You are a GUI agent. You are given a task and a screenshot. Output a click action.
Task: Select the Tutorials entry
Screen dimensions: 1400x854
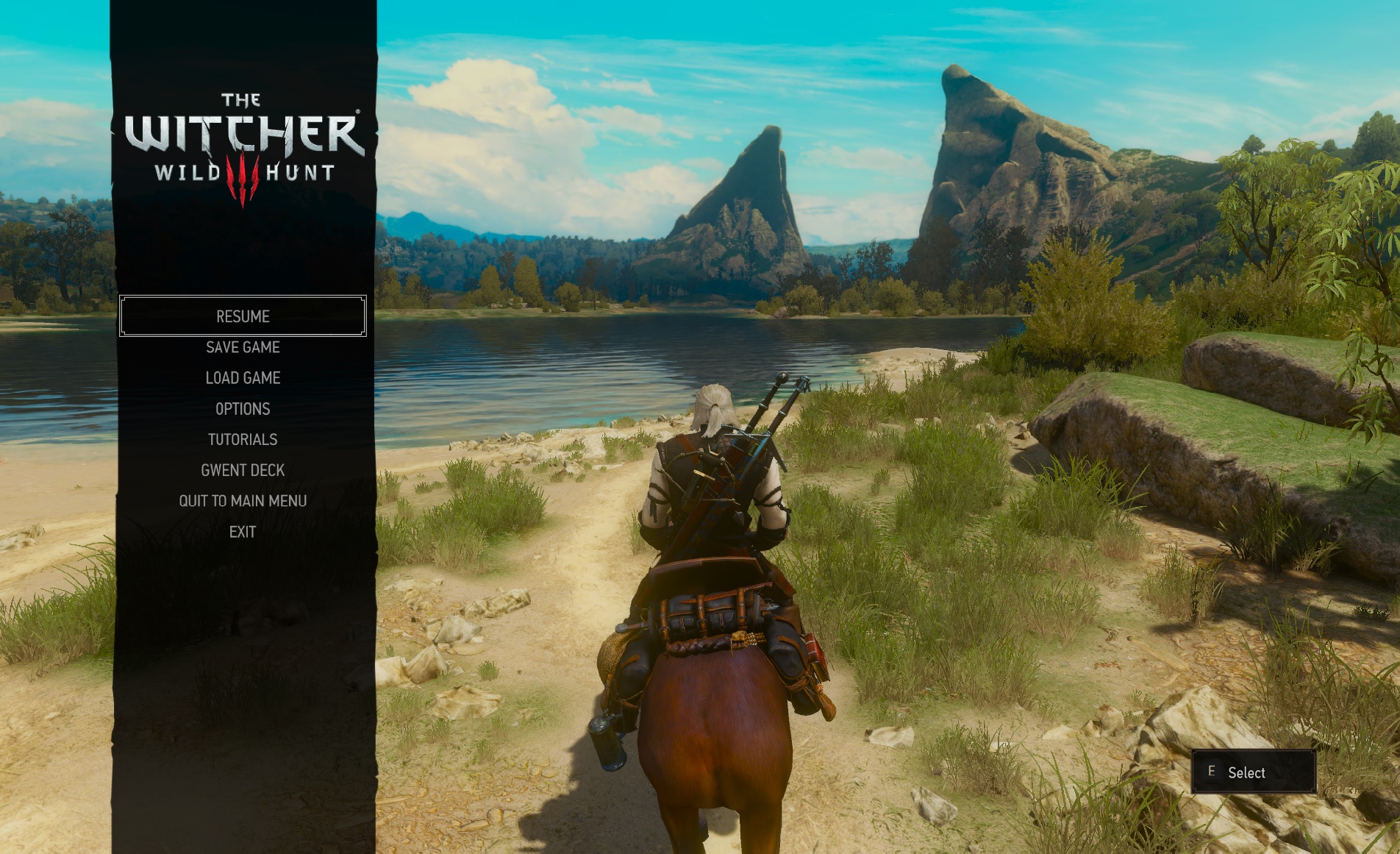(243, 440)
